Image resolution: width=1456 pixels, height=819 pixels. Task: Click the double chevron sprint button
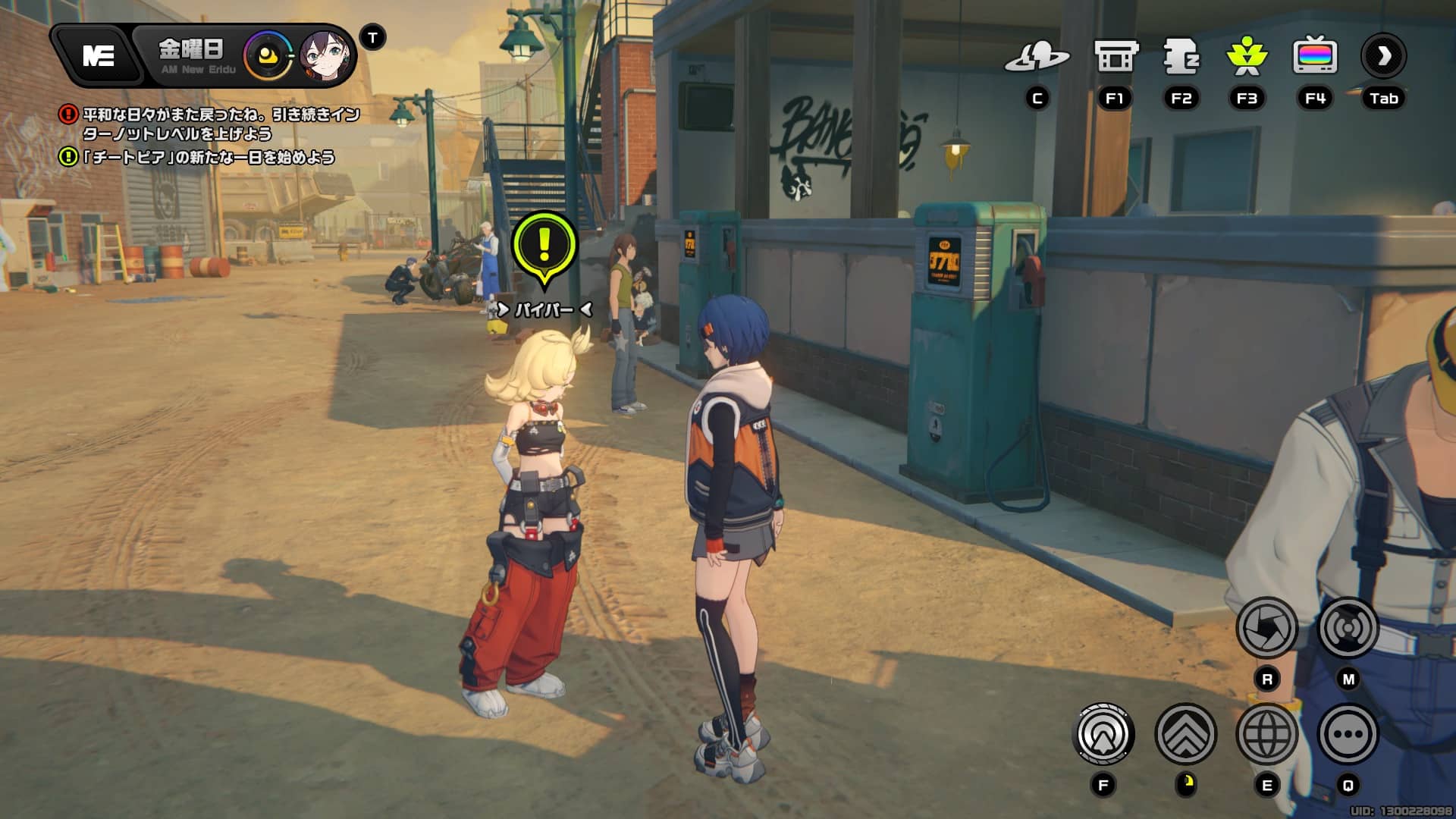tap(1185, 734)
